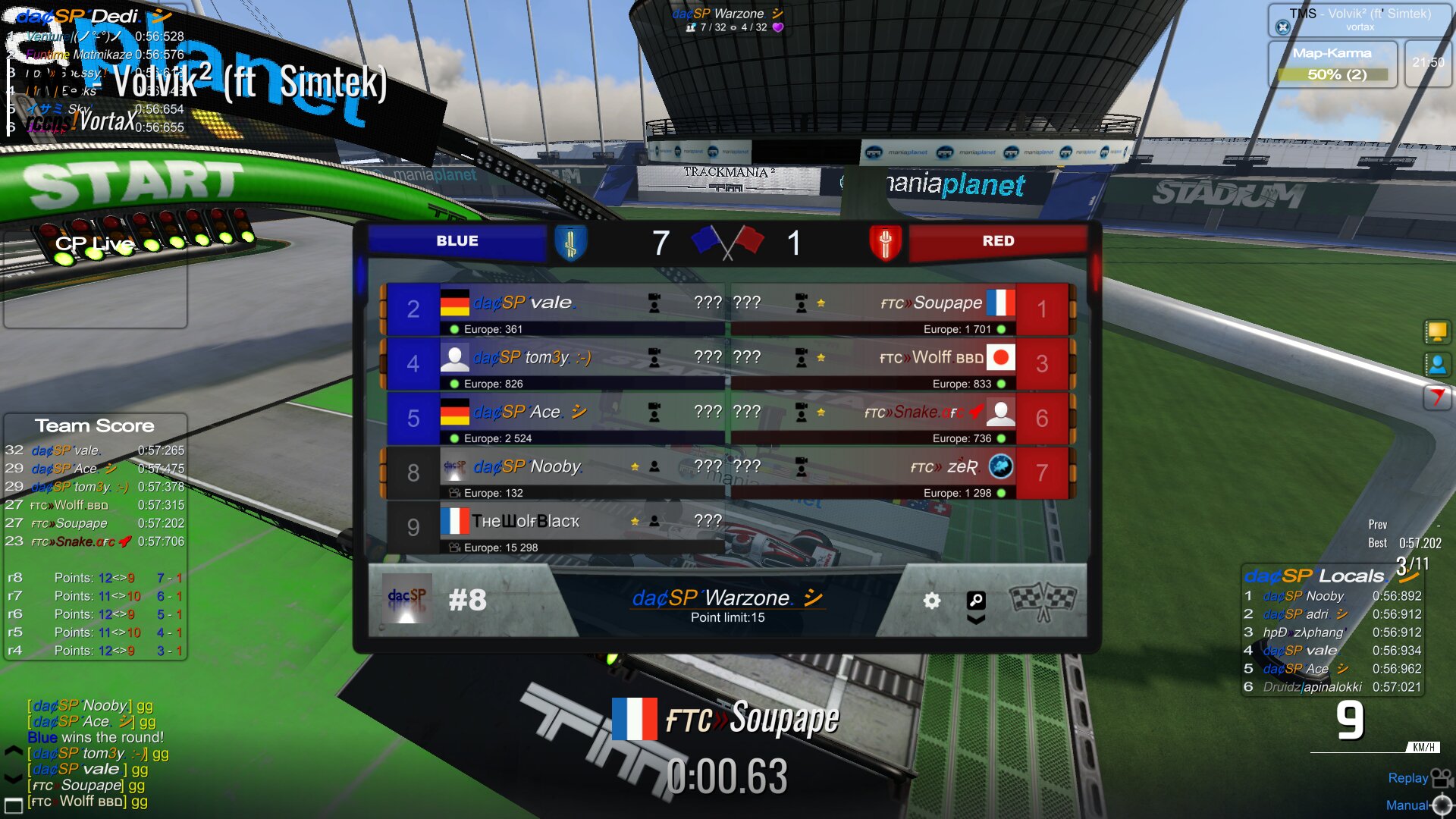Open the blue player profile icon
The width and height of the screenshot is (1456, 819).
(1436, 365)
